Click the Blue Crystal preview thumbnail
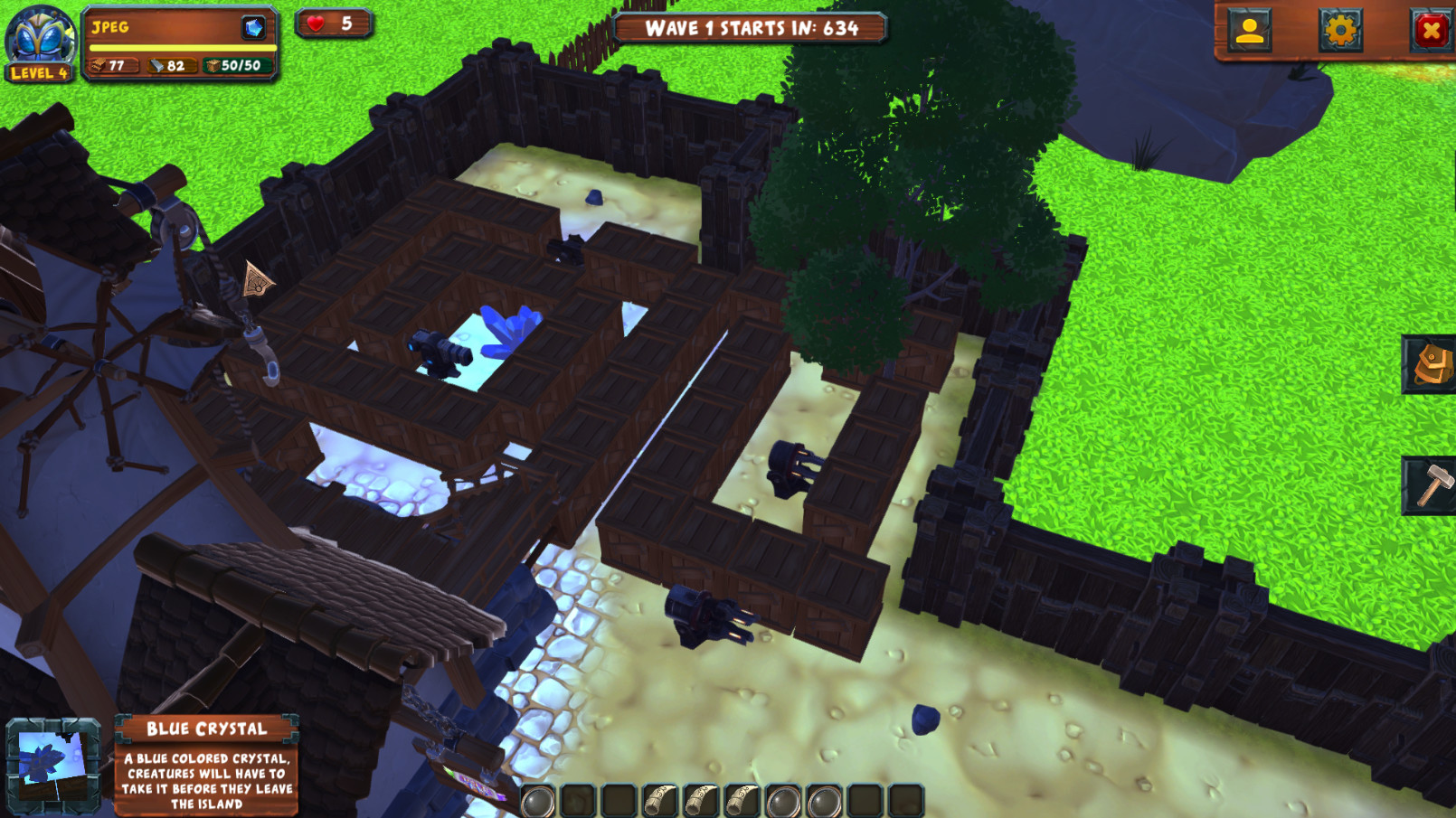 click(52, 766)
